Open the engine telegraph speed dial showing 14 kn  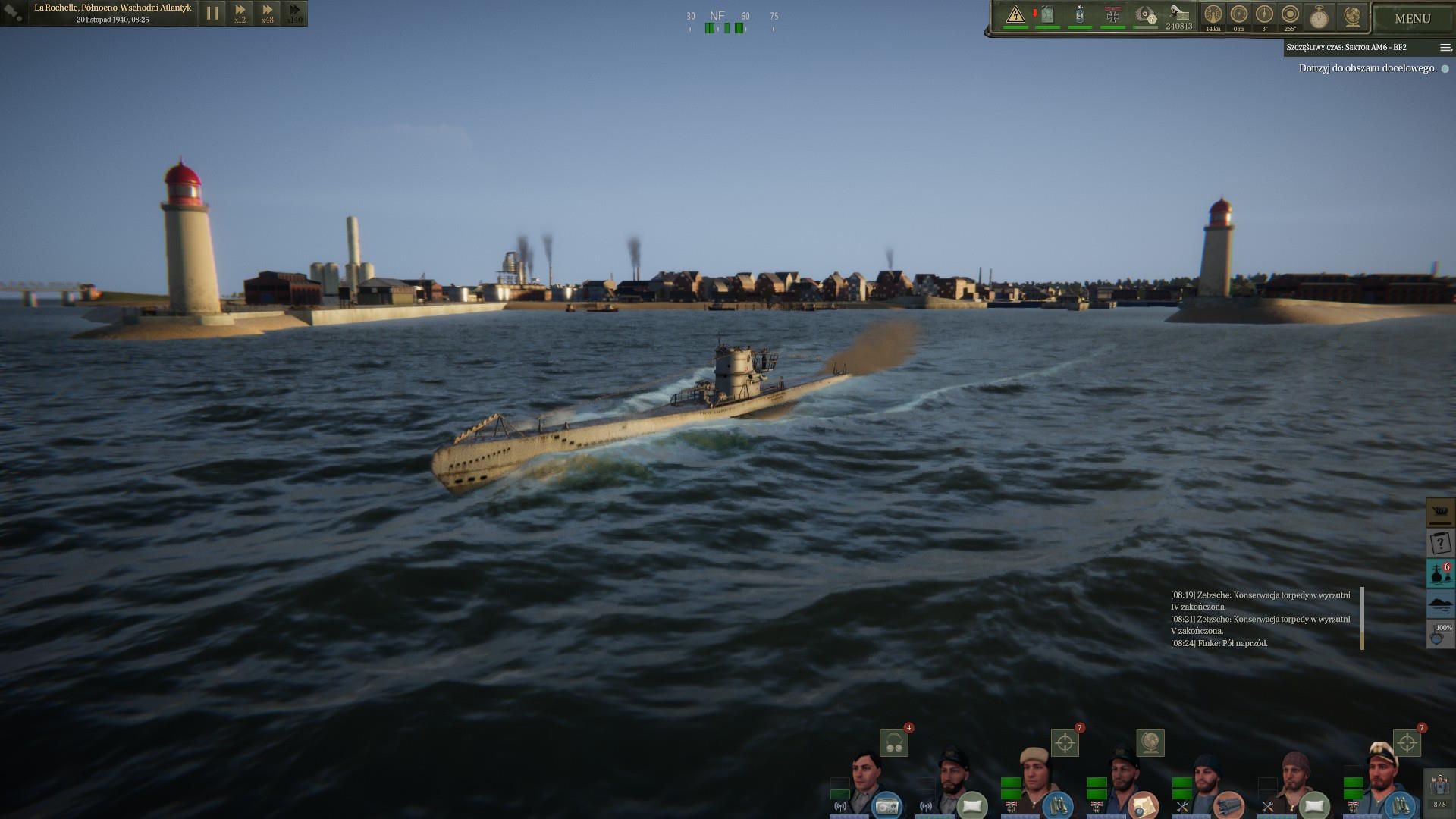tap(1213, 16)
